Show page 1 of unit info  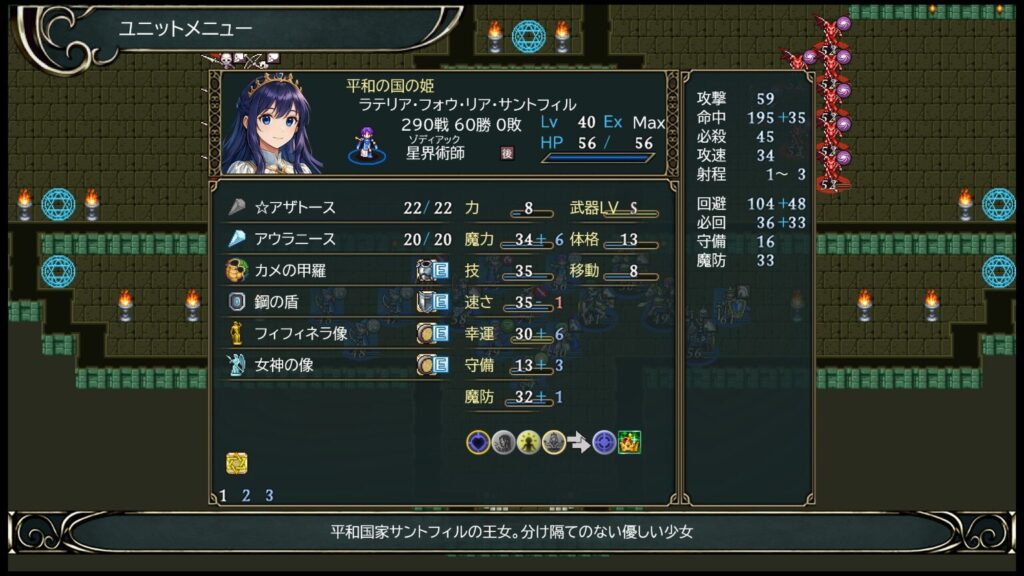click(223, 495)
